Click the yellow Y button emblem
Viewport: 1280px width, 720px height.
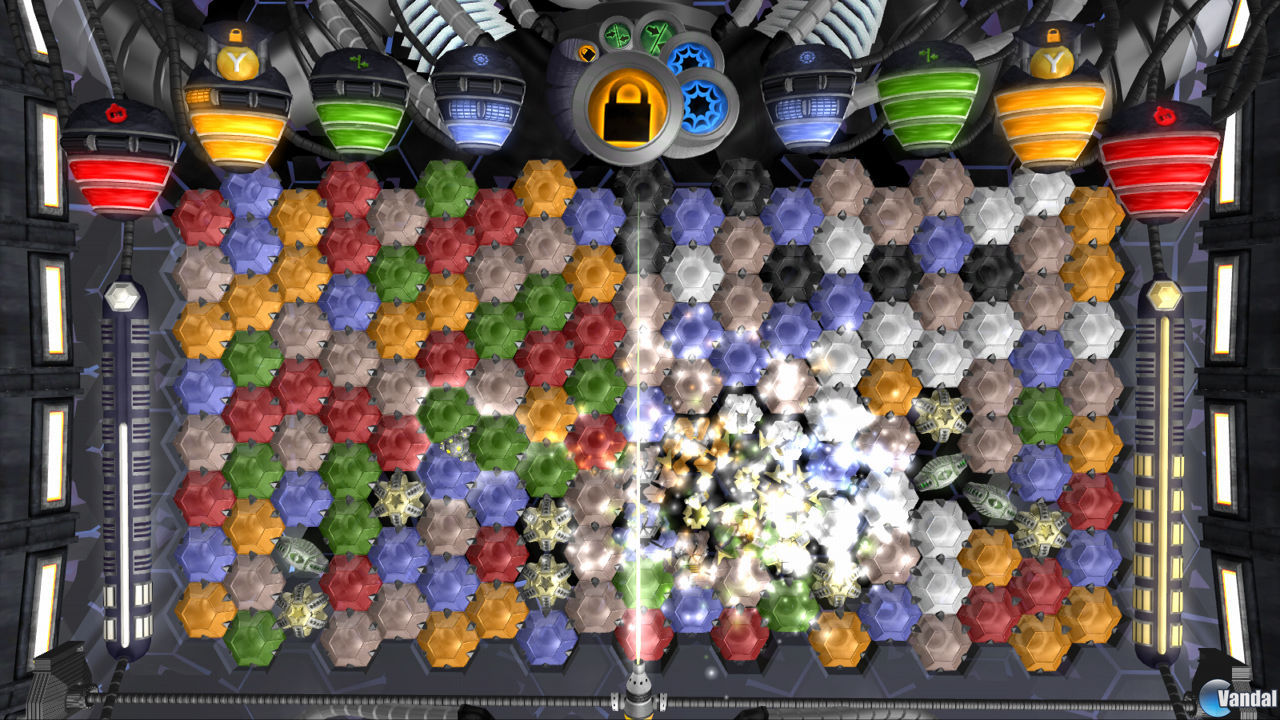click(237, 60)
